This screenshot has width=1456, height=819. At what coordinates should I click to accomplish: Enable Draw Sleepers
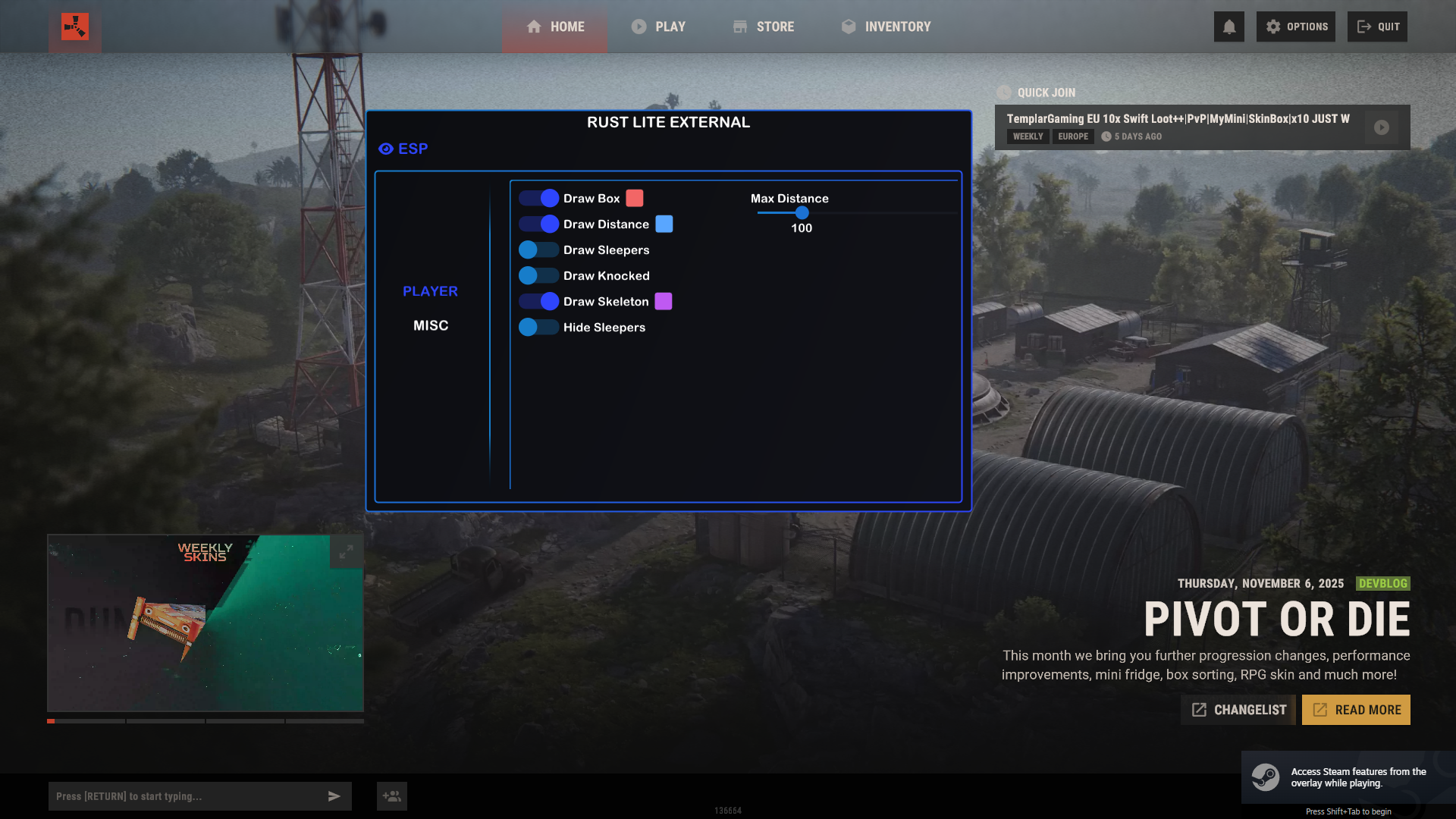539,250
